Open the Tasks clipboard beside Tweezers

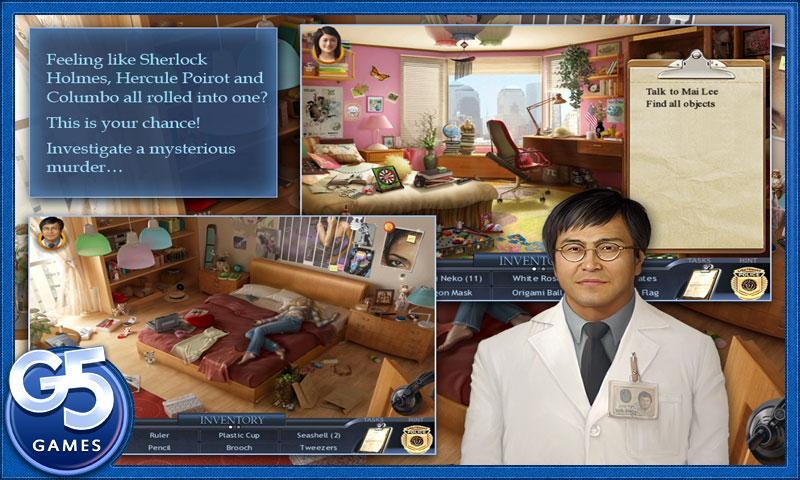[x=374, y=440]
